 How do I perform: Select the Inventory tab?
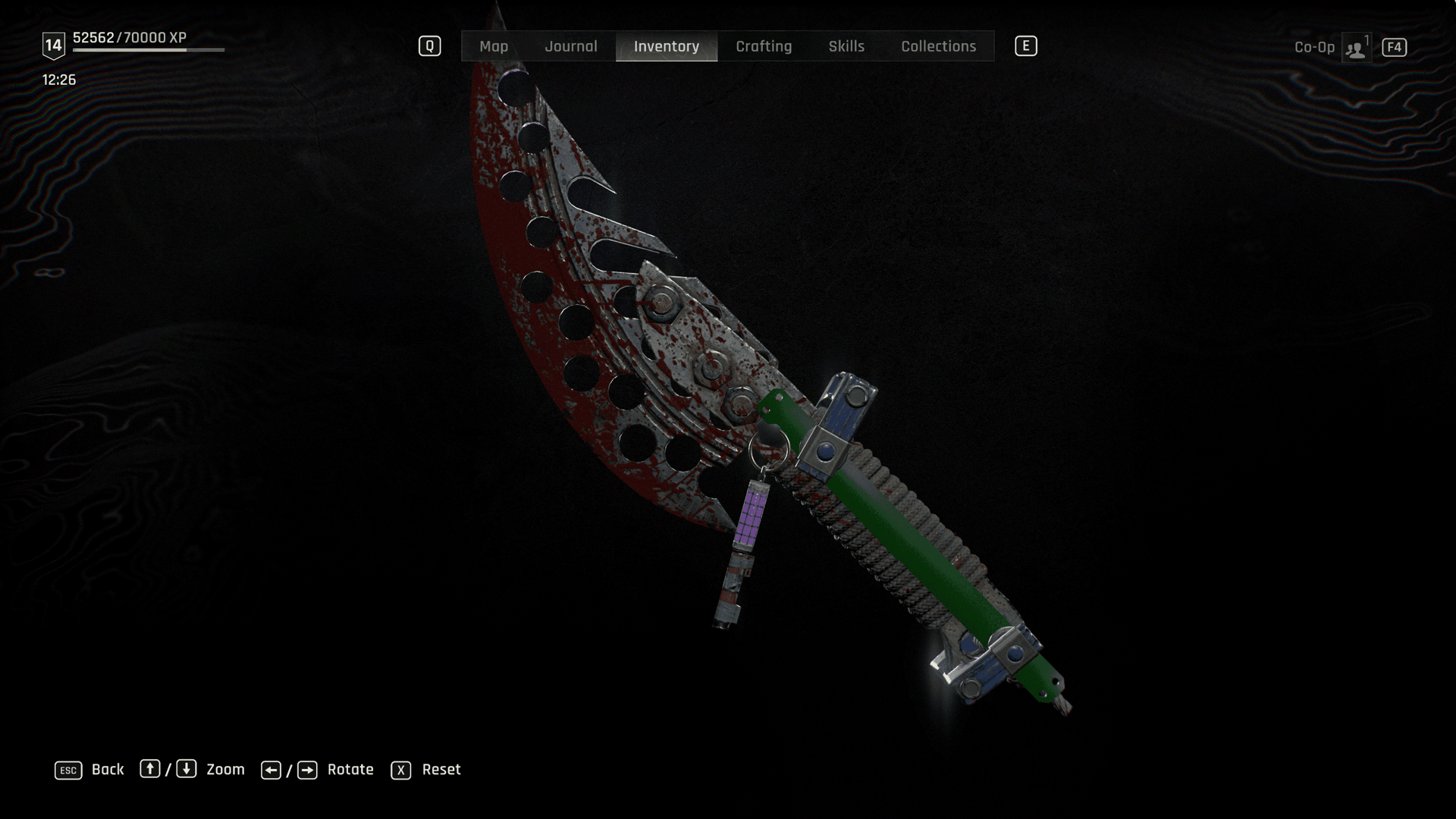666,46
